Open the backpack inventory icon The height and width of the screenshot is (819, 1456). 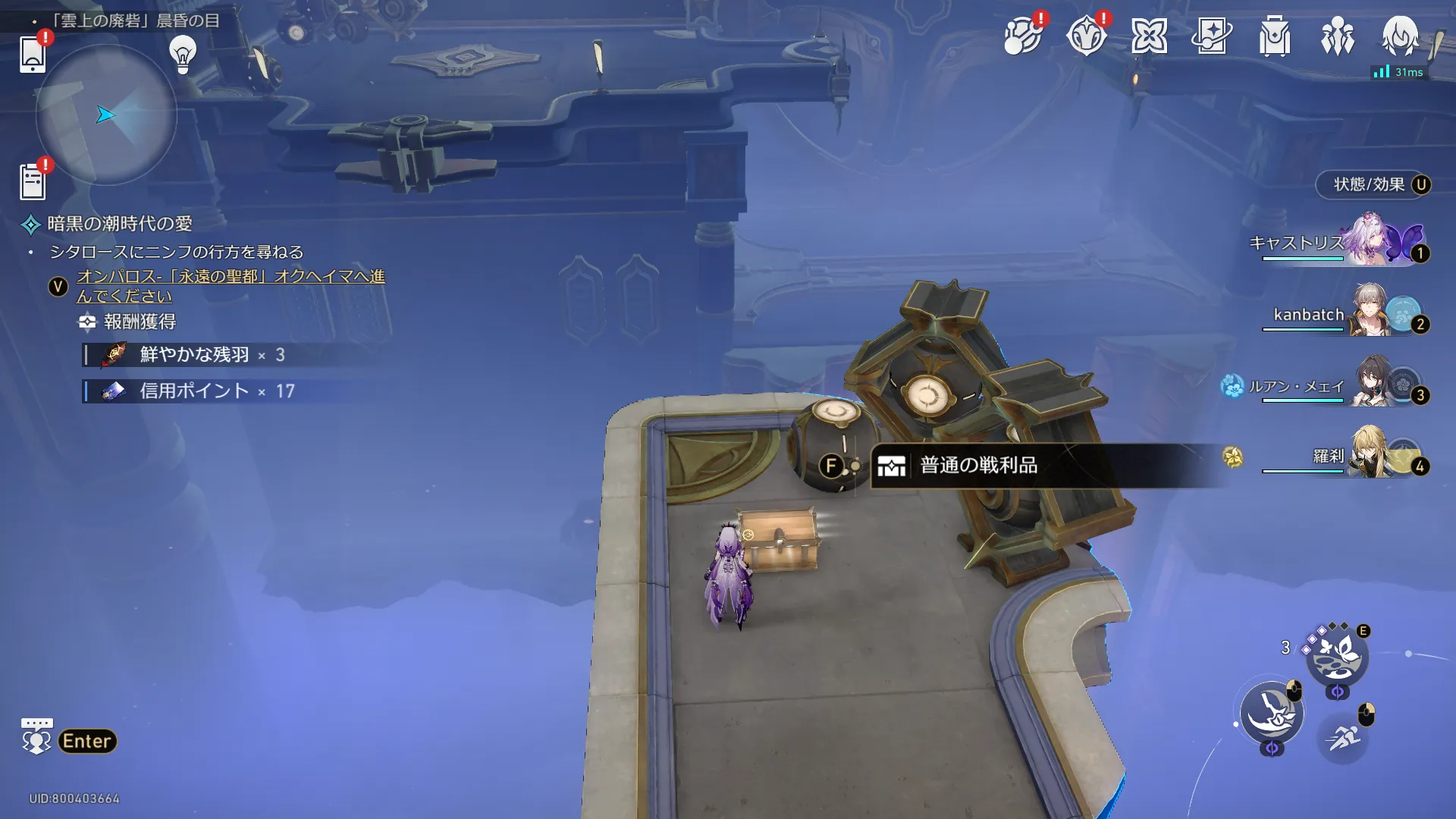pyautogui.click(x=1275, y=36)
